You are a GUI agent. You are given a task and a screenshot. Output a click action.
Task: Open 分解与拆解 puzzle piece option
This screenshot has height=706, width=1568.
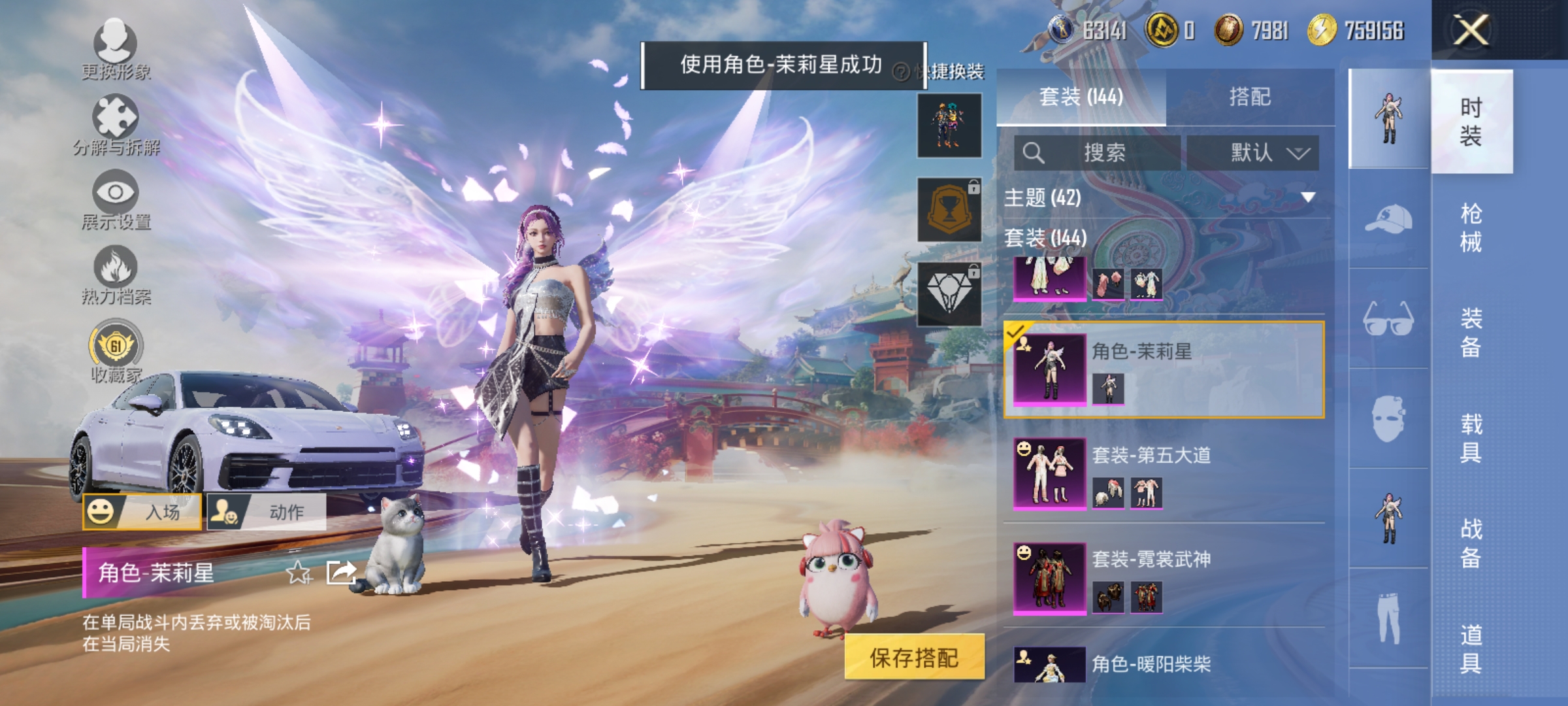click(116, 124)
